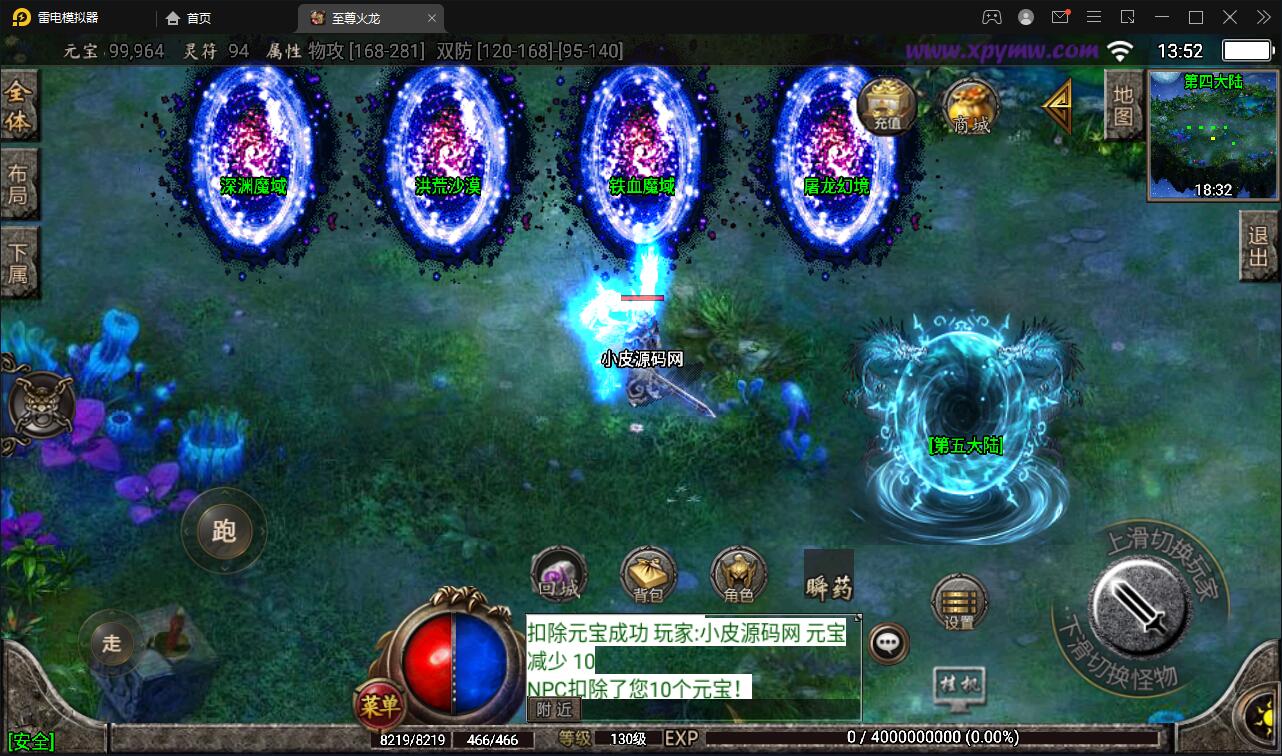Expand the 布局 sidebar panel
Viewport: 1282px width, 756px height.
point(20,184)
